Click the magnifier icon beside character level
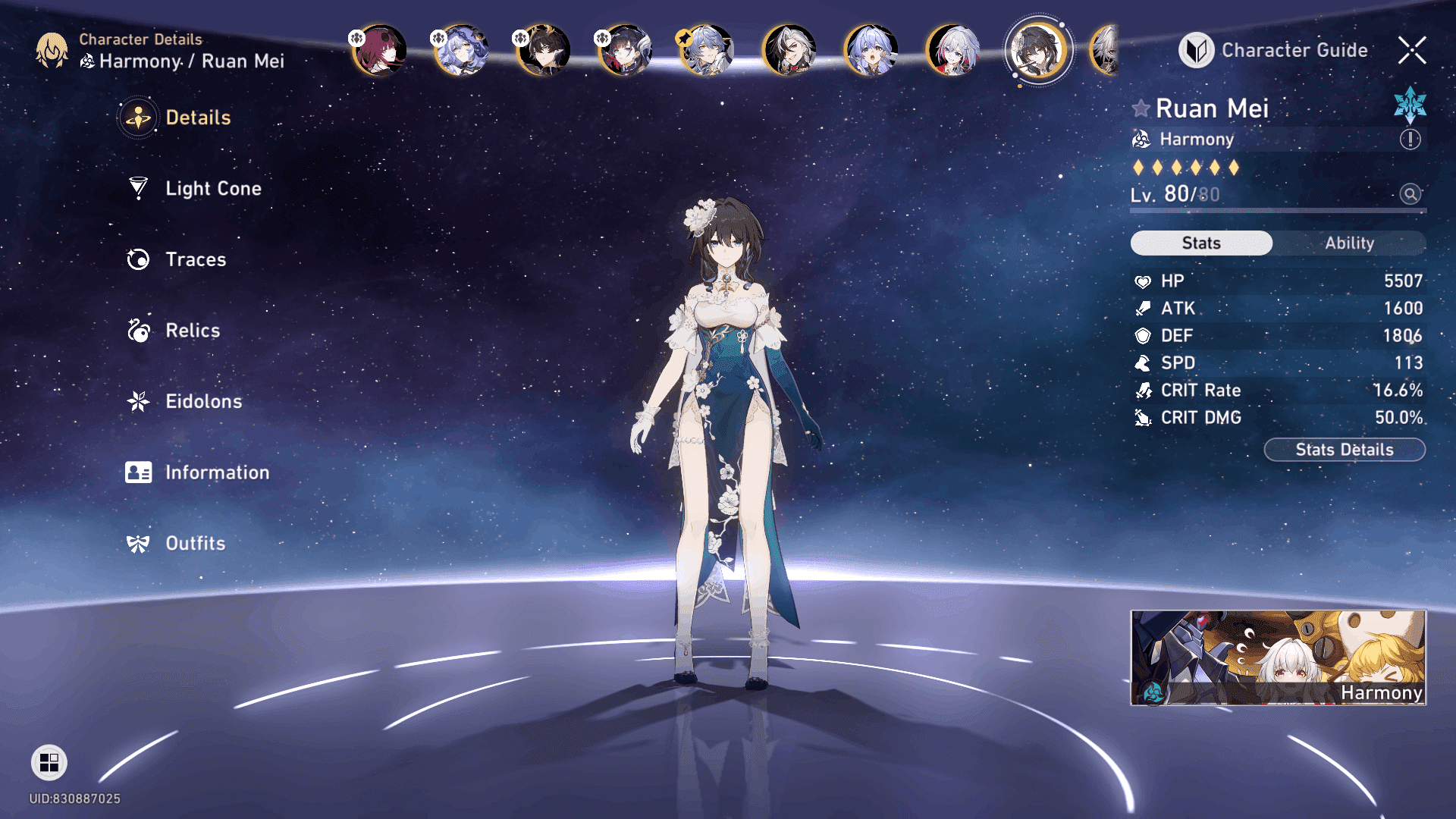 1410,194
